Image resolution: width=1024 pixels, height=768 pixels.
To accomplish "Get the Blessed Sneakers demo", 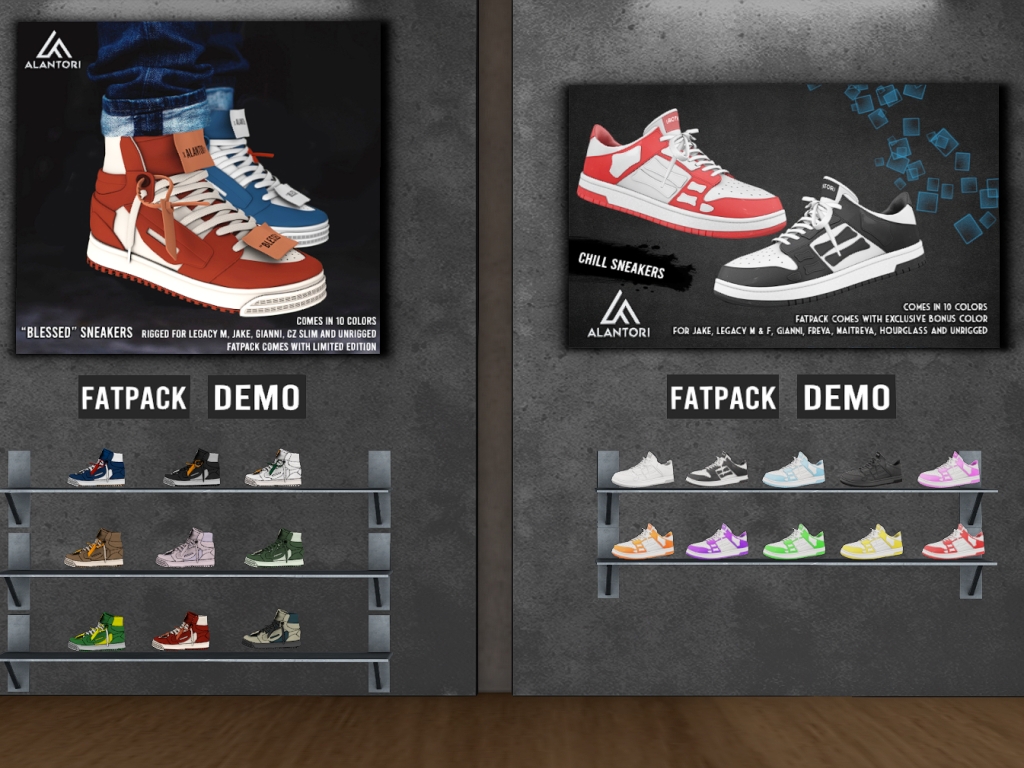I will pos(257,397).
